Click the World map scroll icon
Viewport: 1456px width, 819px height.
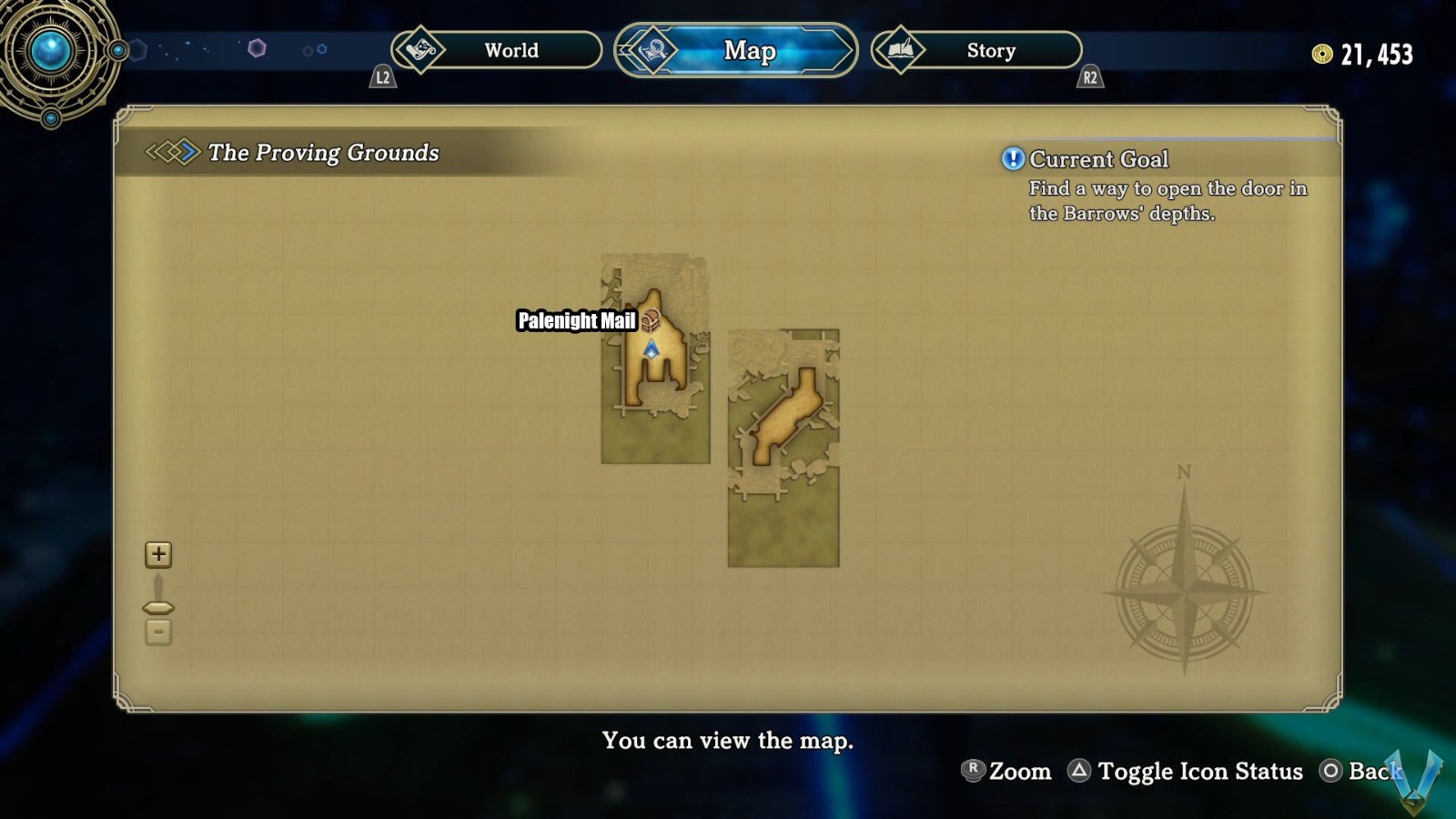tap(421, 51)
